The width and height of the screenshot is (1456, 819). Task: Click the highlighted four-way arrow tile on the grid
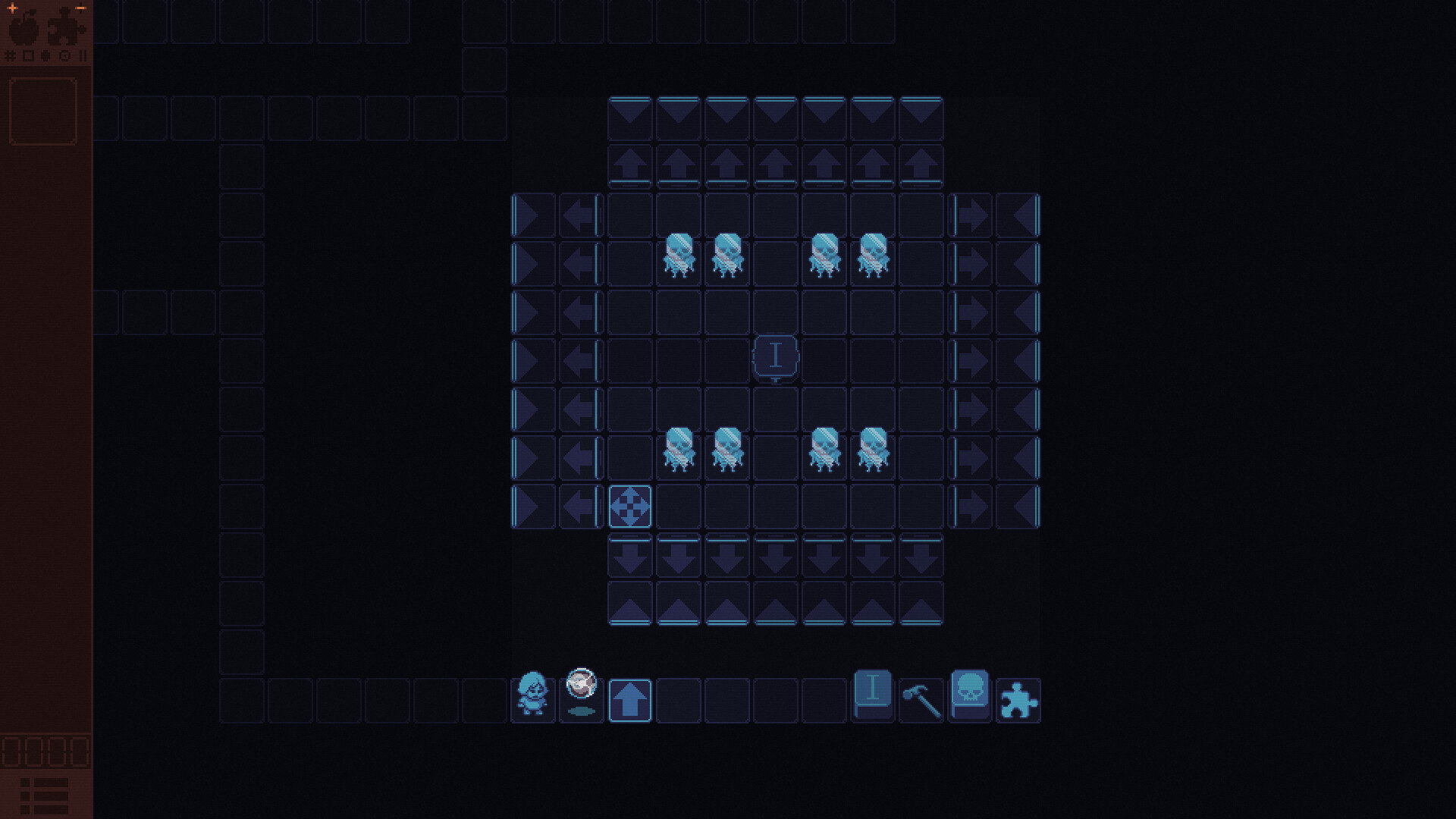(630, 507)
